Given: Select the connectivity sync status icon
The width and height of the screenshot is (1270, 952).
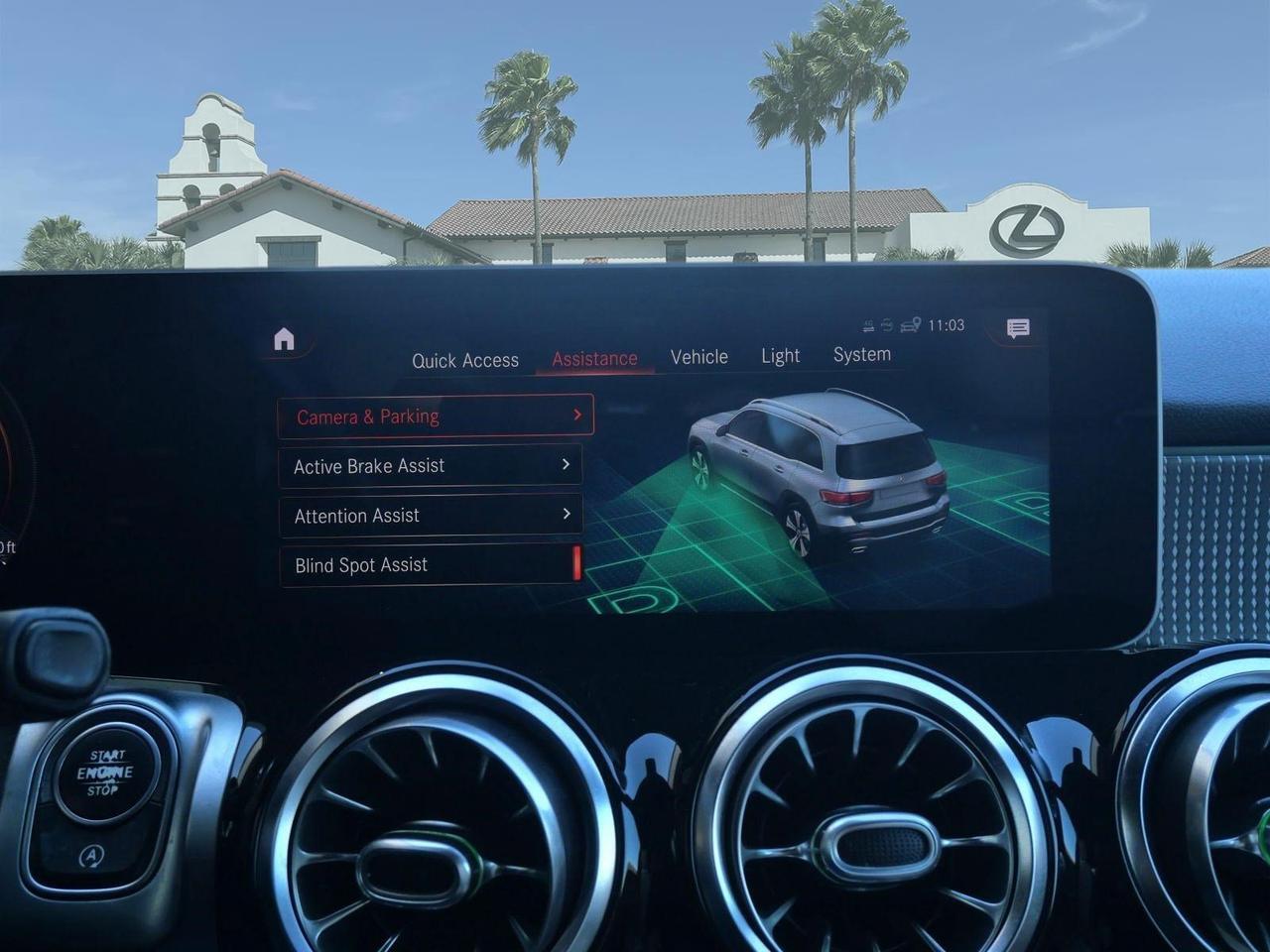Looking at the screenshot, I should (886, 324).
